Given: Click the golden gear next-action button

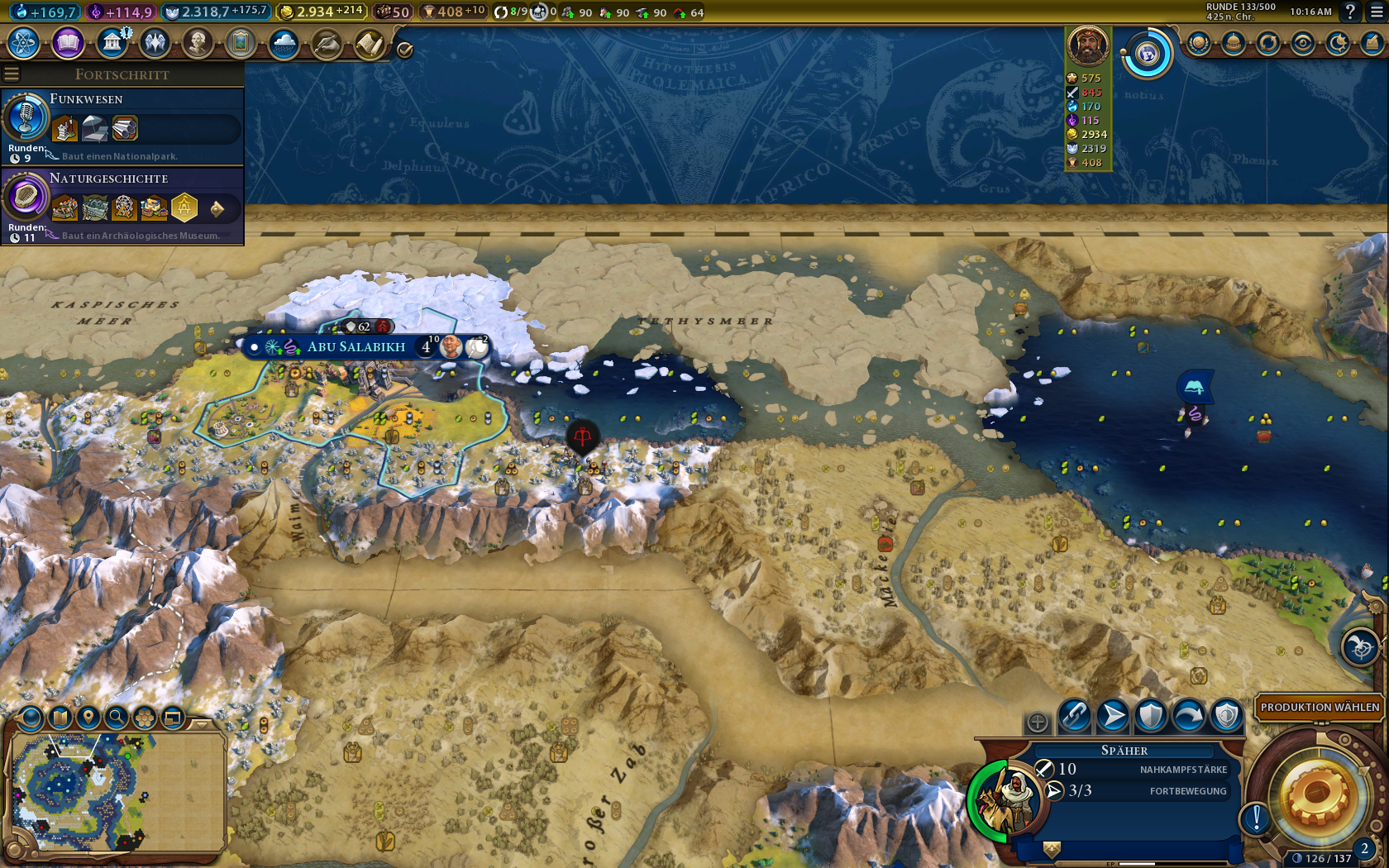Looking at the screenshot, I should pos(1318,796).
